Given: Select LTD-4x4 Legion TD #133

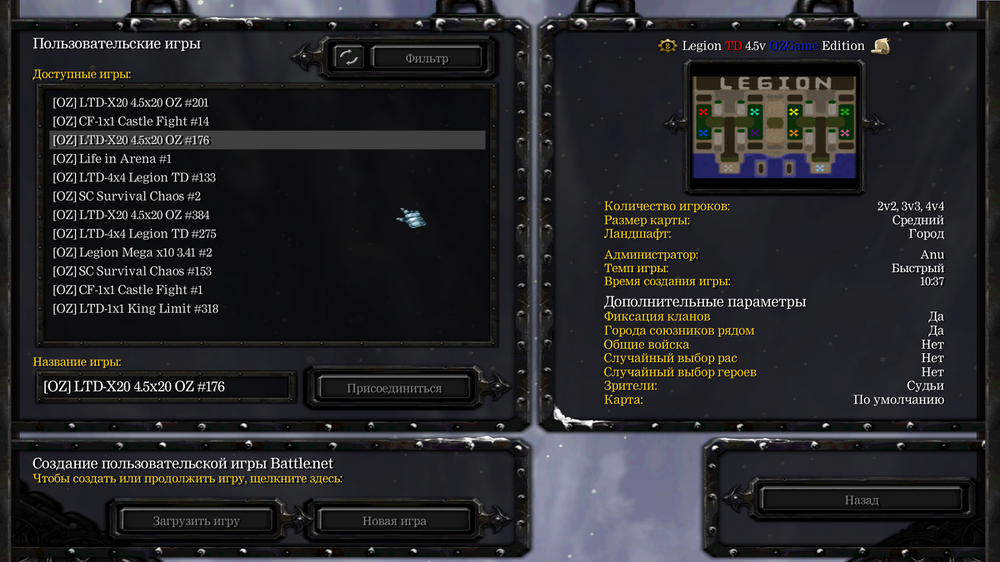Looking at the screenshot, I should click(x=134, y=178).
